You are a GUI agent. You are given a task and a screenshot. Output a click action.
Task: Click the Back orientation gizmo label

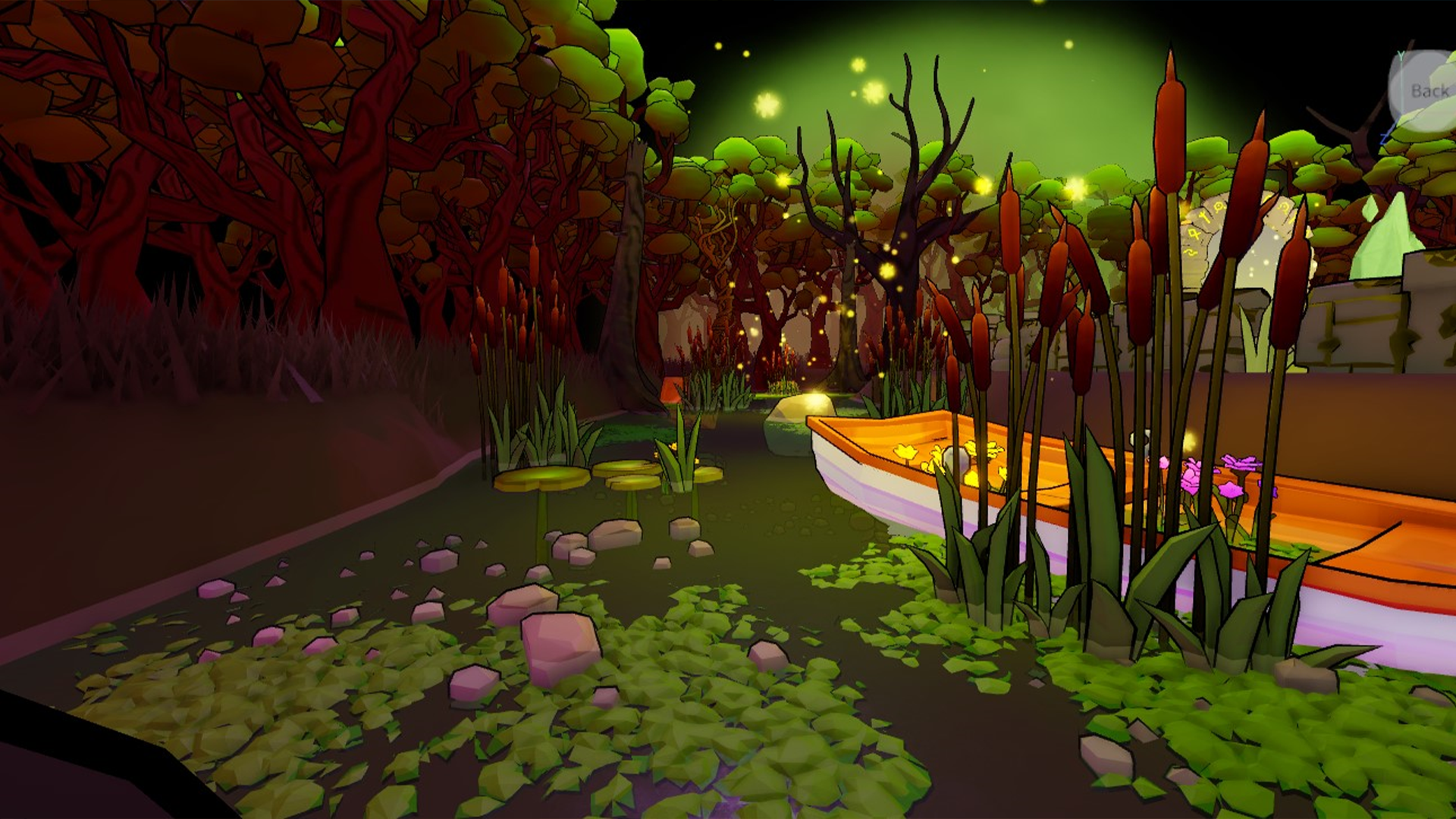point(1429,92)
